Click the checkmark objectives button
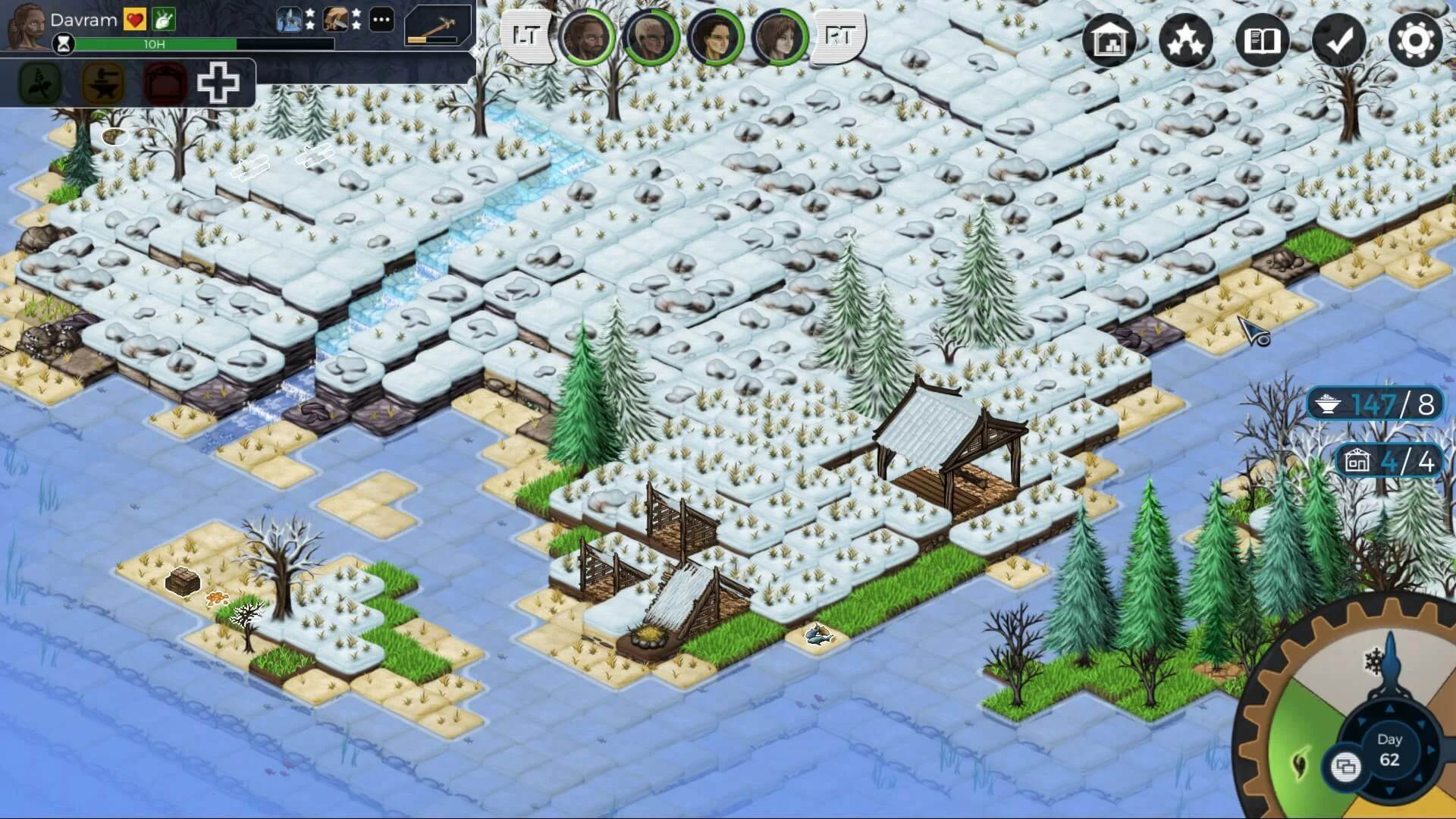This screenshot has width=1456, height=819. tap(1338, 40)
